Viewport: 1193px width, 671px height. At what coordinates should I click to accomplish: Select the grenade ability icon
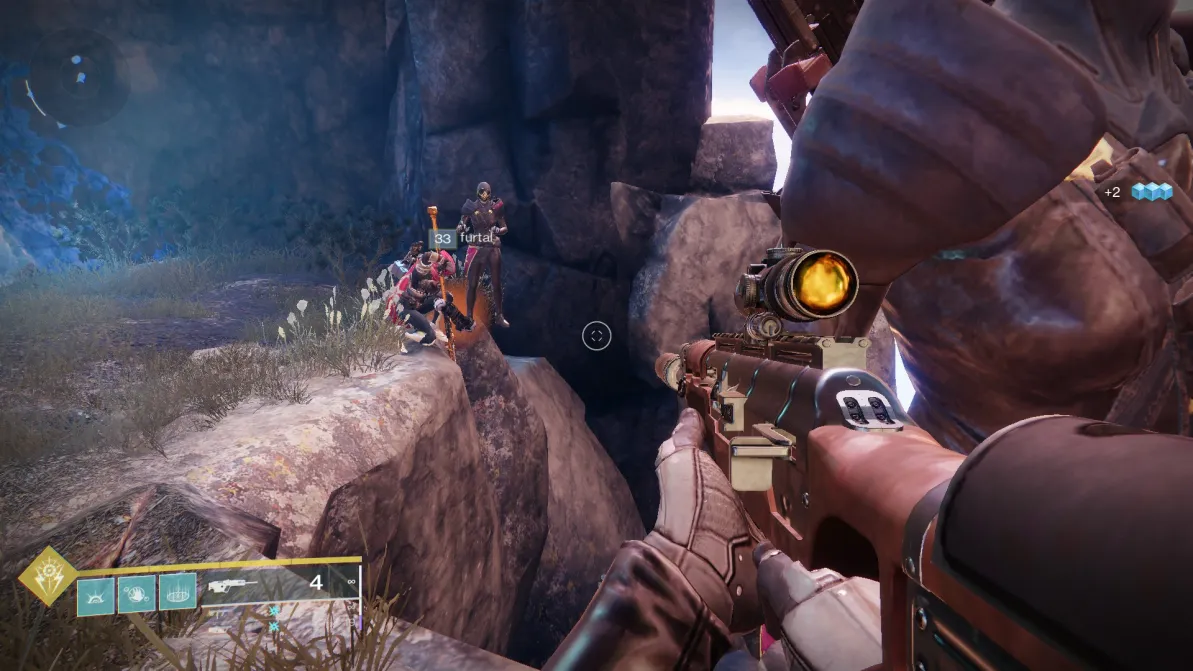pyautogui.click(x=96, y=595)
